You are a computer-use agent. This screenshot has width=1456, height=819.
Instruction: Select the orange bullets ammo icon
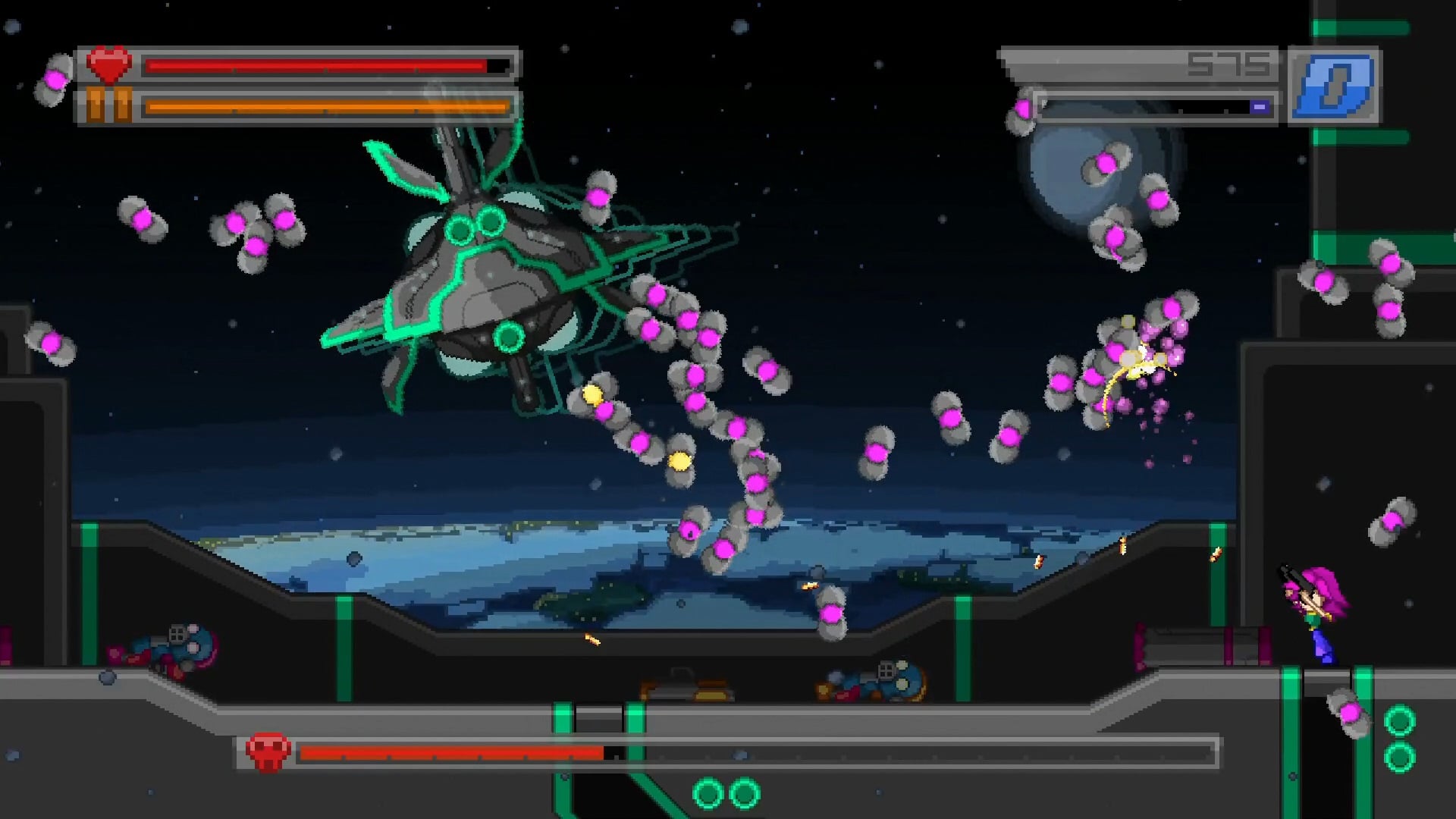(x=108, y=105)
